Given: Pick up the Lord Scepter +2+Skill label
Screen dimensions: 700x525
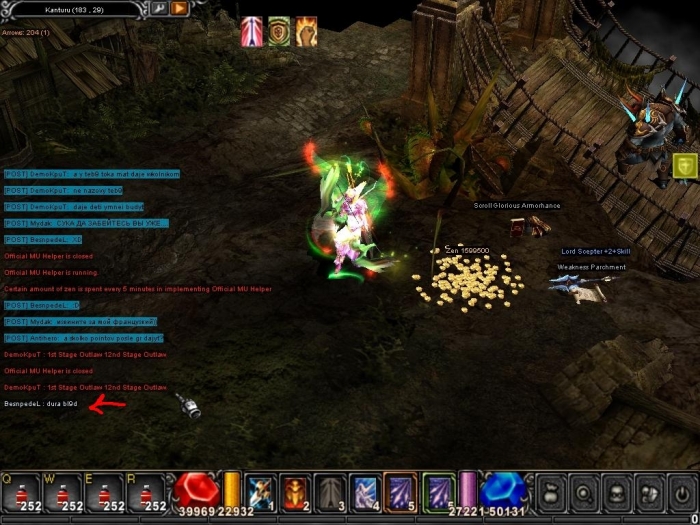Looking at the screenshot, I should point(595,253).
